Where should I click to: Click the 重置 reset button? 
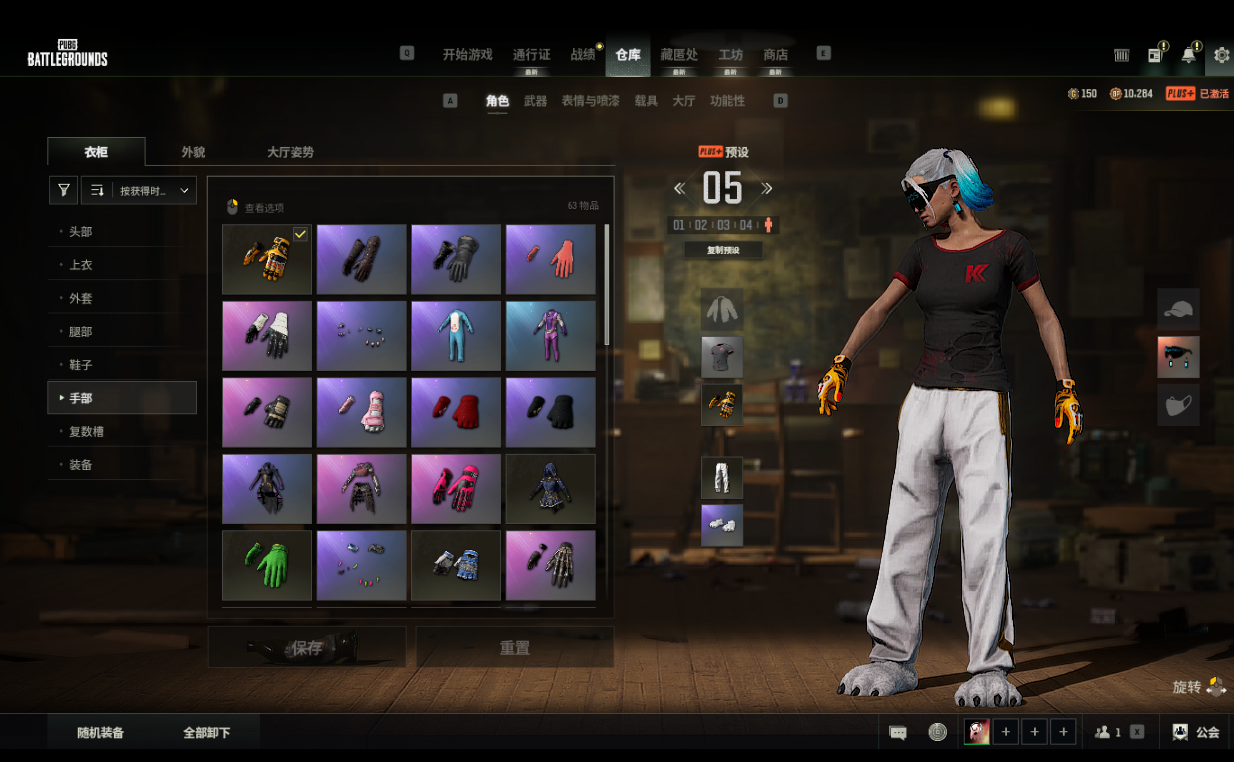pyautogui.click(x=514, y=648)
